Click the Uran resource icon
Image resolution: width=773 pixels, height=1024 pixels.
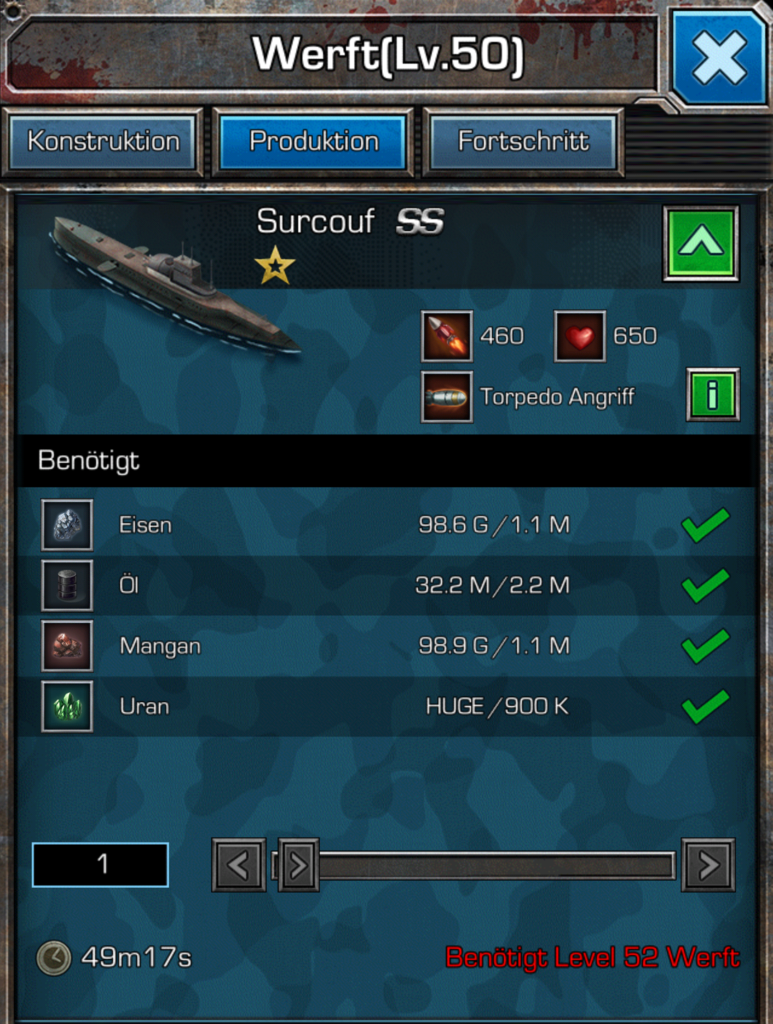pyautogui.click(x=67, y=707)
